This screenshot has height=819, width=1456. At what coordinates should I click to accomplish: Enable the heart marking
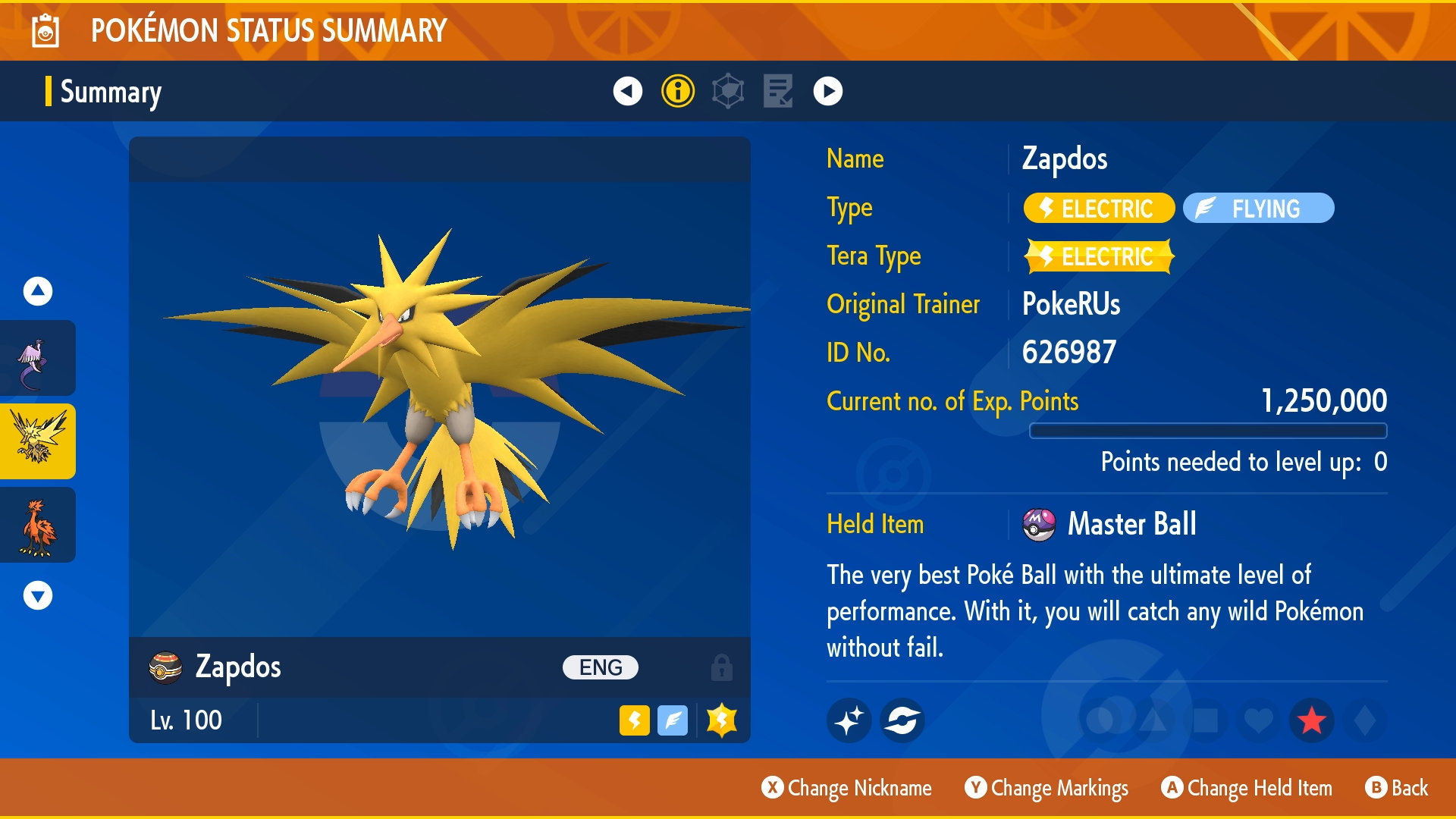tap(1258, 720)
